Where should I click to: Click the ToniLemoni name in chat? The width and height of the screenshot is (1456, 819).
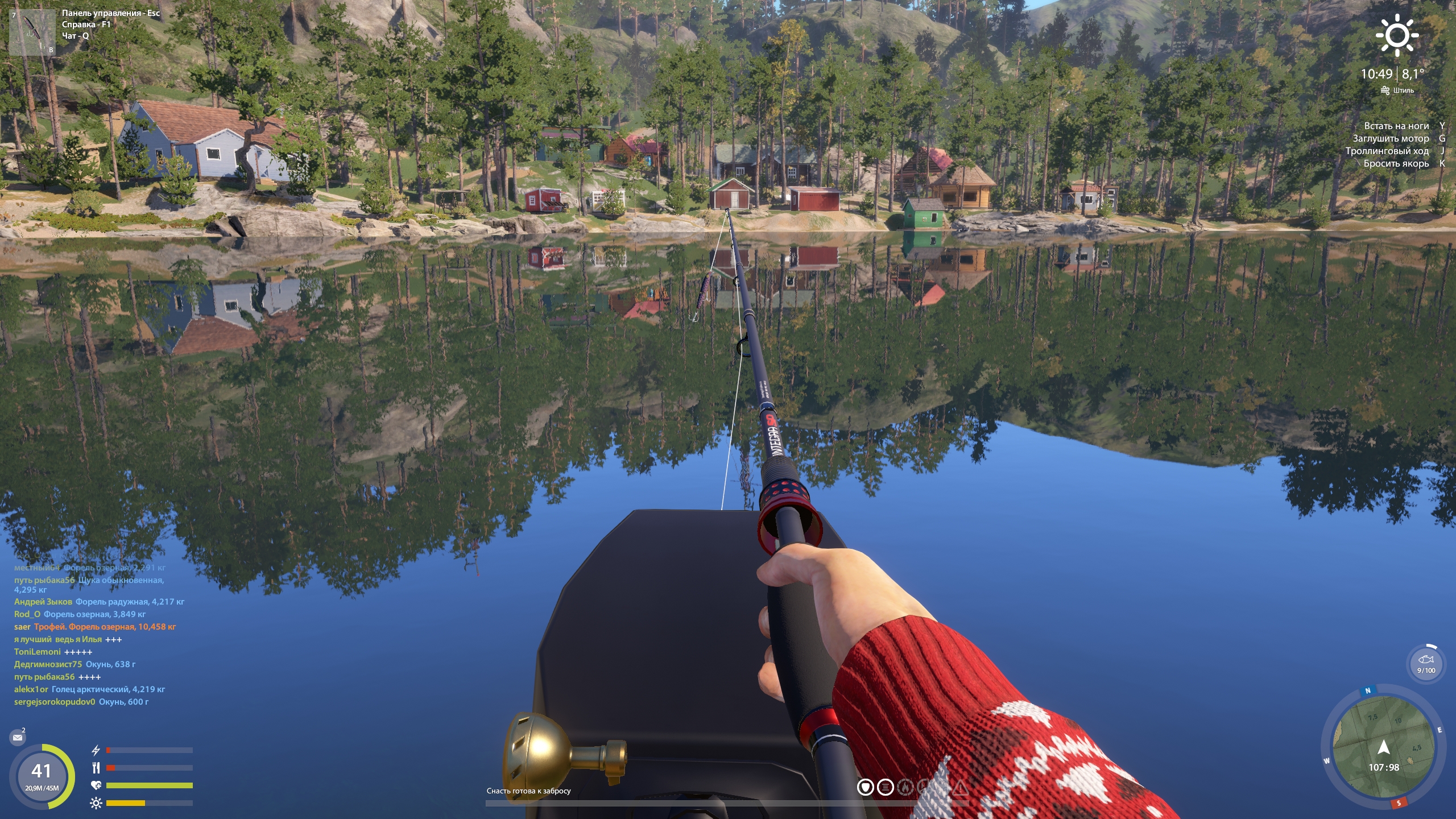37,652
